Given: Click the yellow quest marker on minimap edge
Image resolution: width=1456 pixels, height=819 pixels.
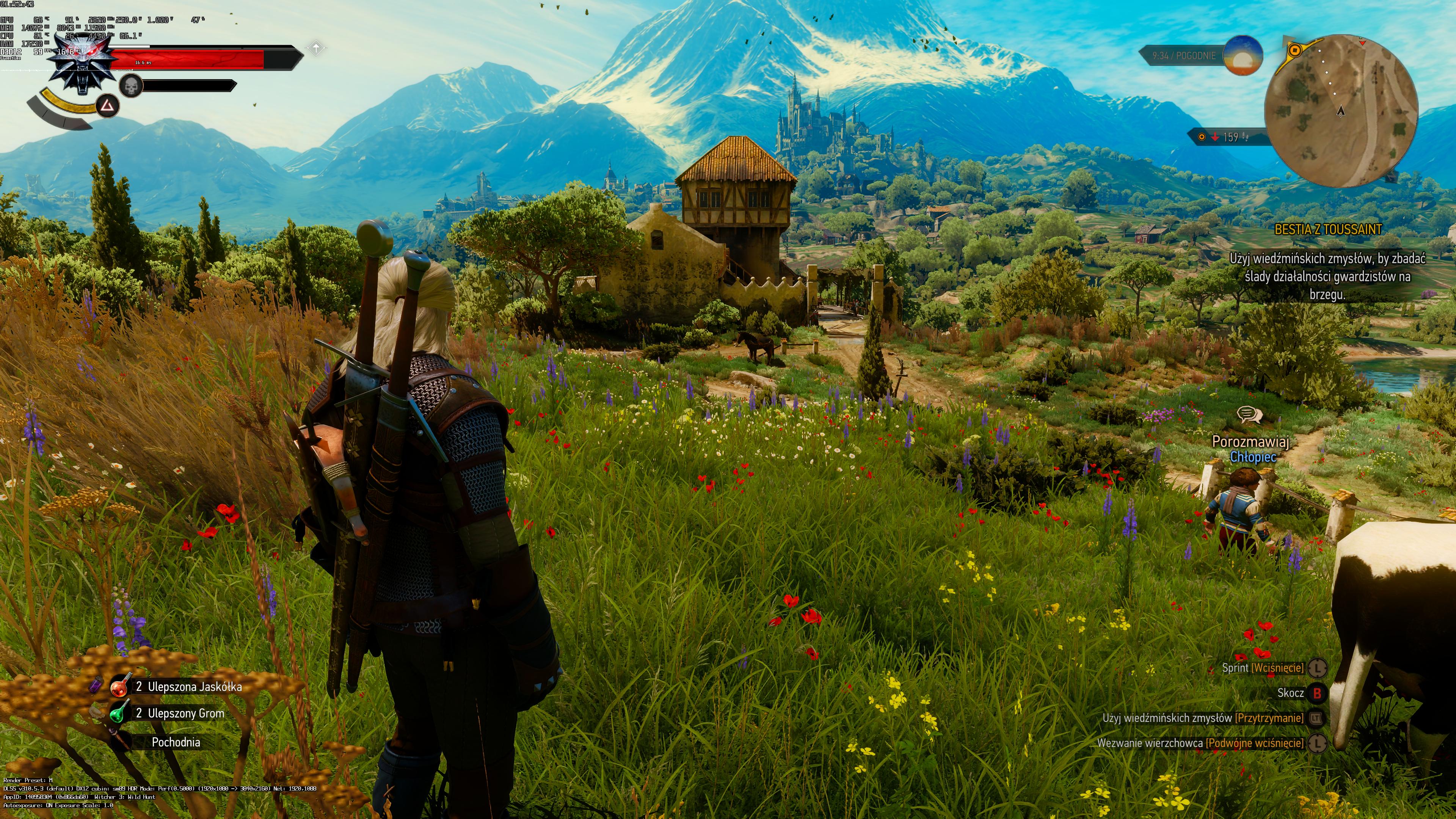Looking at the screenshot, I should [1294, 50].
